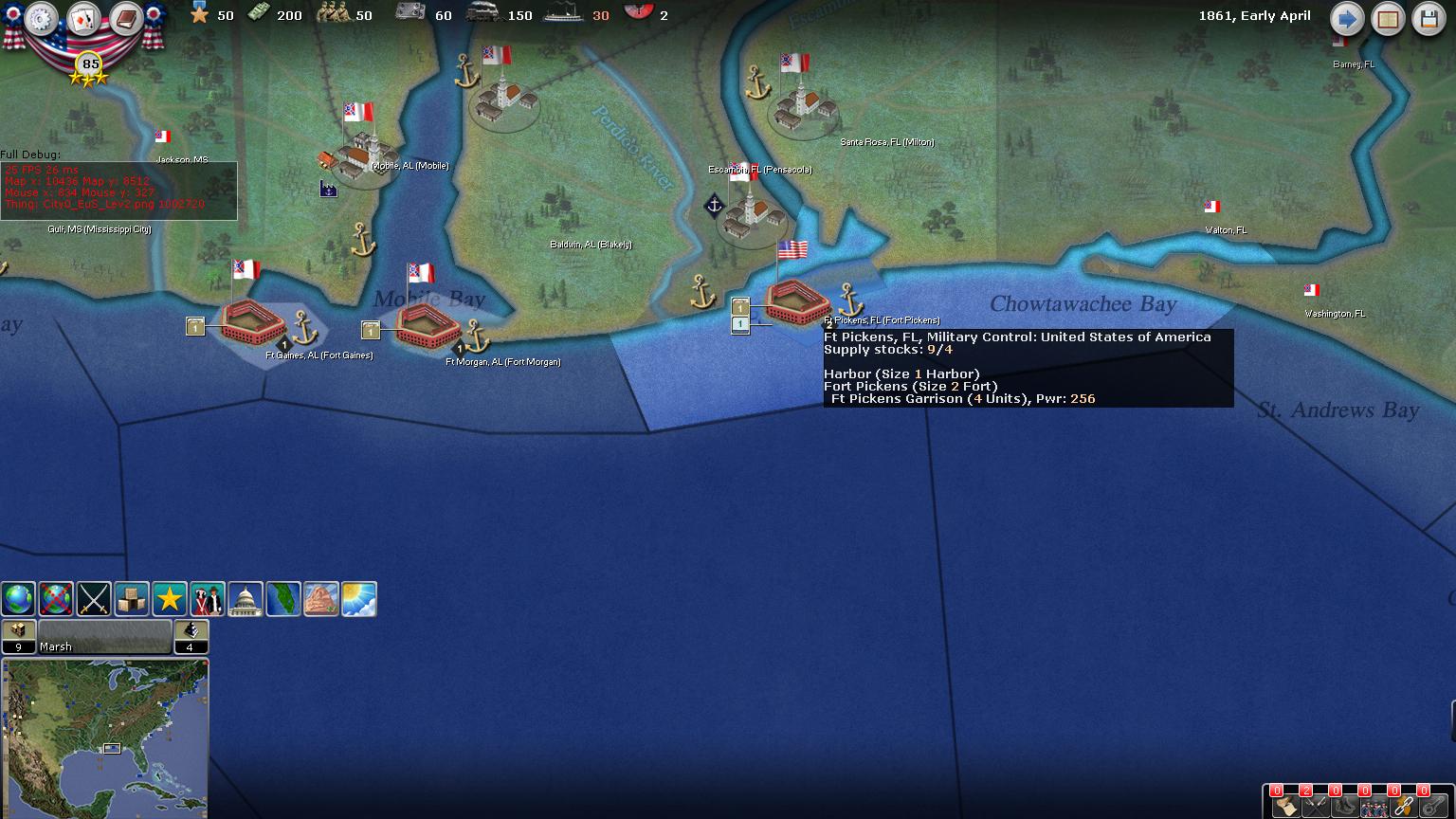
Task: Show the civilian couple loyalty filter
Action: (208, 599)
